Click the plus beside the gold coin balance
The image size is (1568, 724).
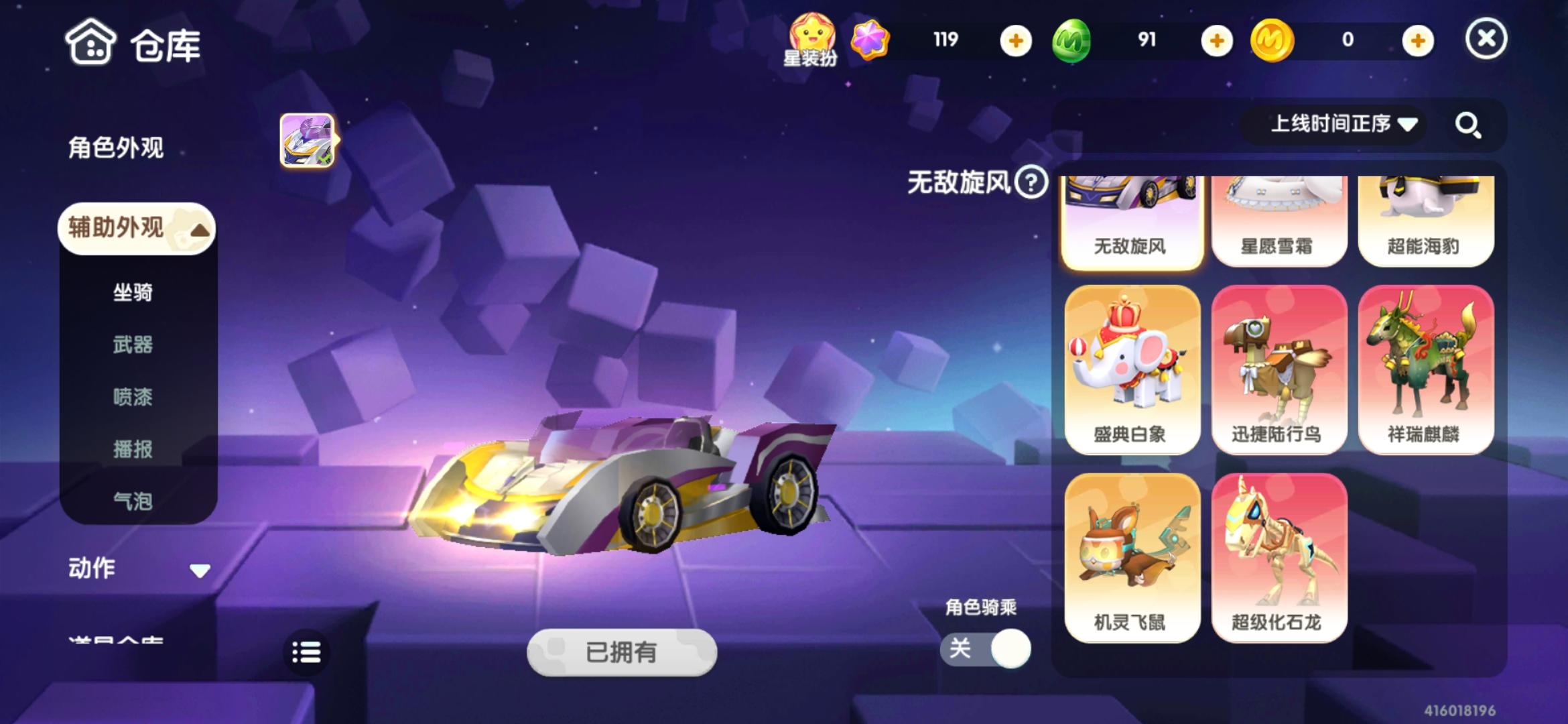1416,41
